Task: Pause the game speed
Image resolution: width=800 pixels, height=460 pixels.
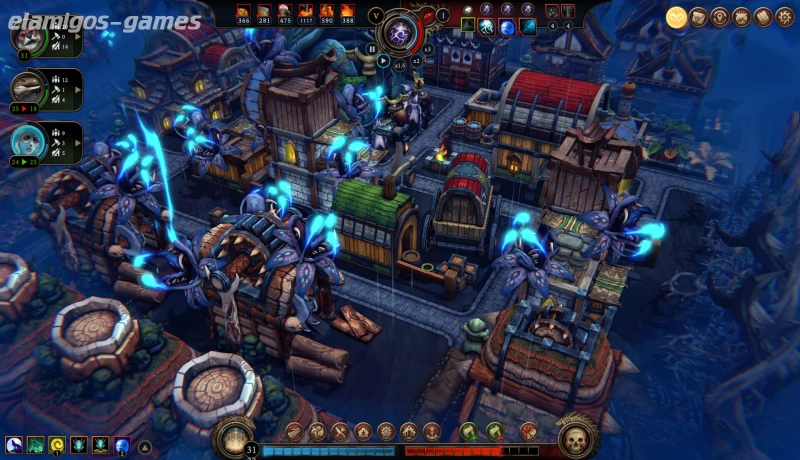Action: (x=372, y=47)
